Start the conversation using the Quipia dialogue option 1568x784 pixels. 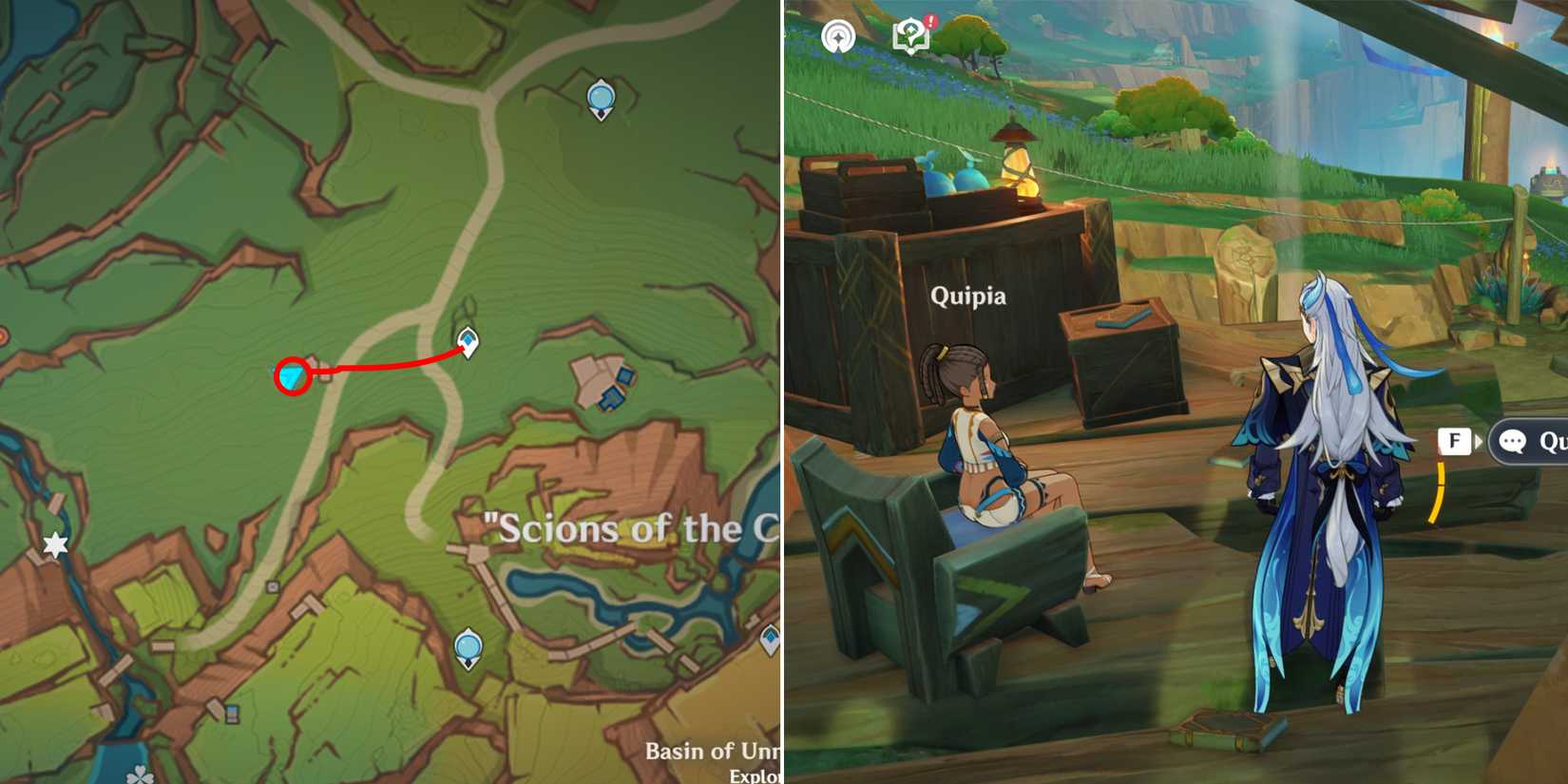pos(1539,441)
